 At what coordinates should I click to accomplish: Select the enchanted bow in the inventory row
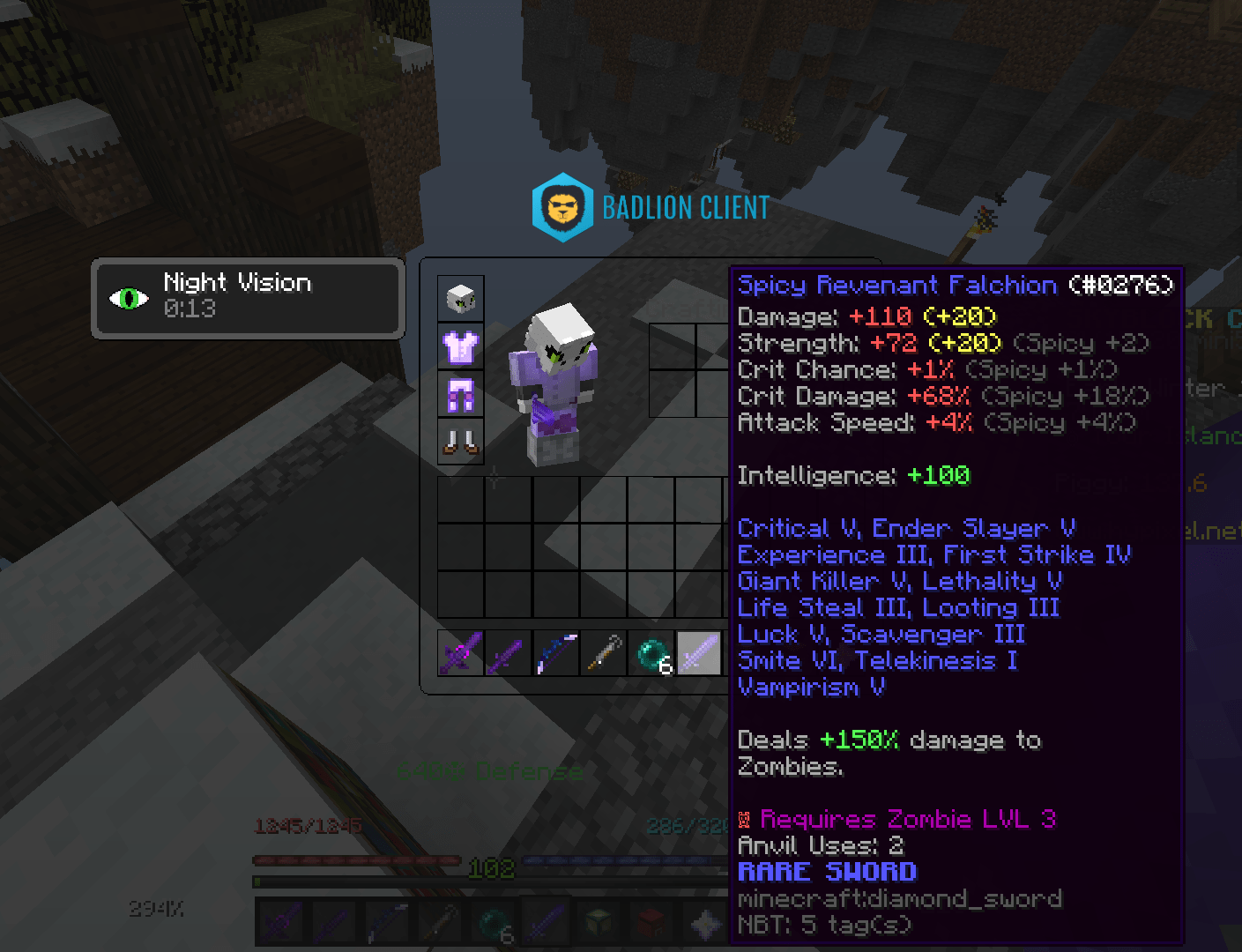coord(556,652)
